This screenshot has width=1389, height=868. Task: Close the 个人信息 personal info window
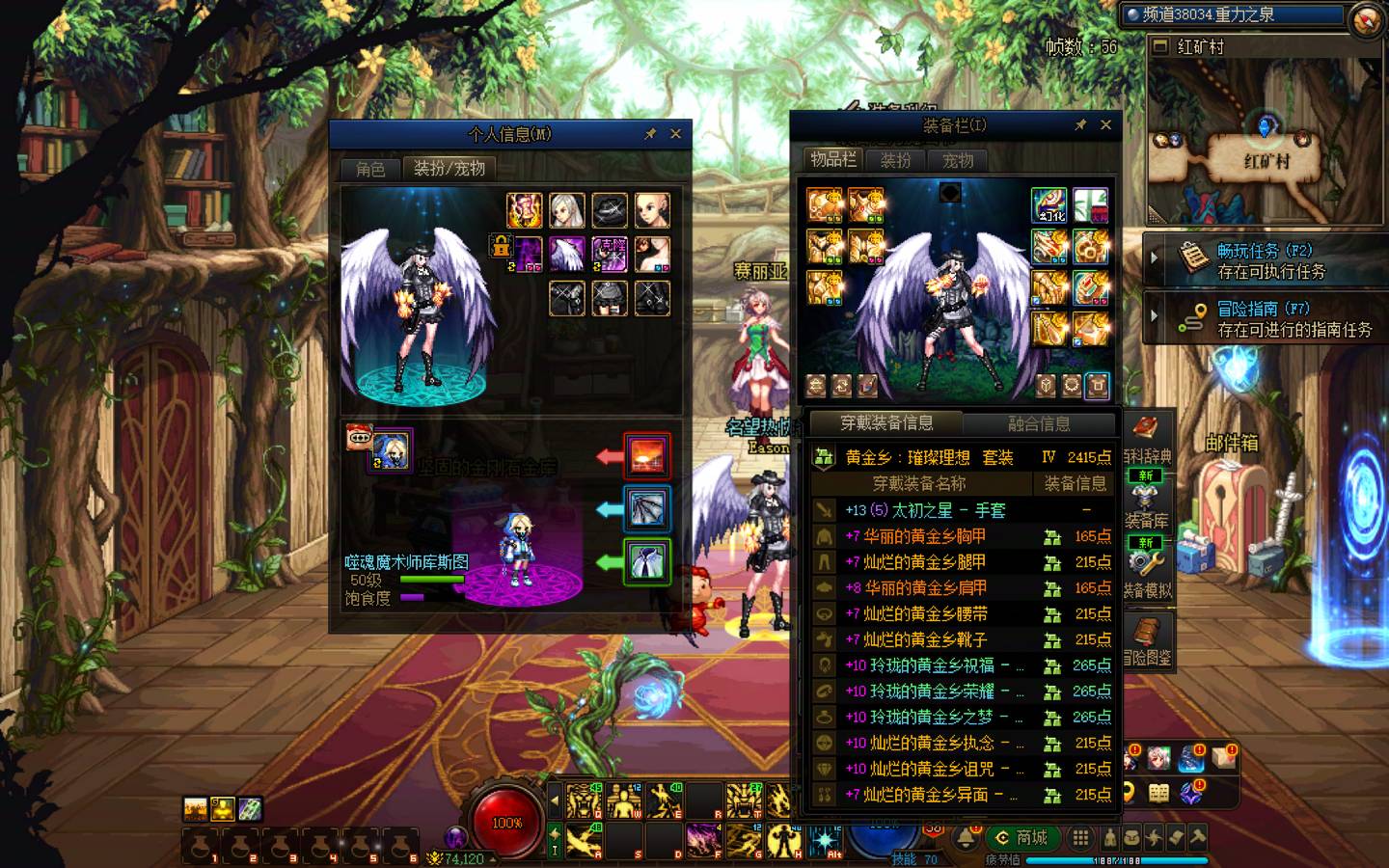tap(675, 134)
